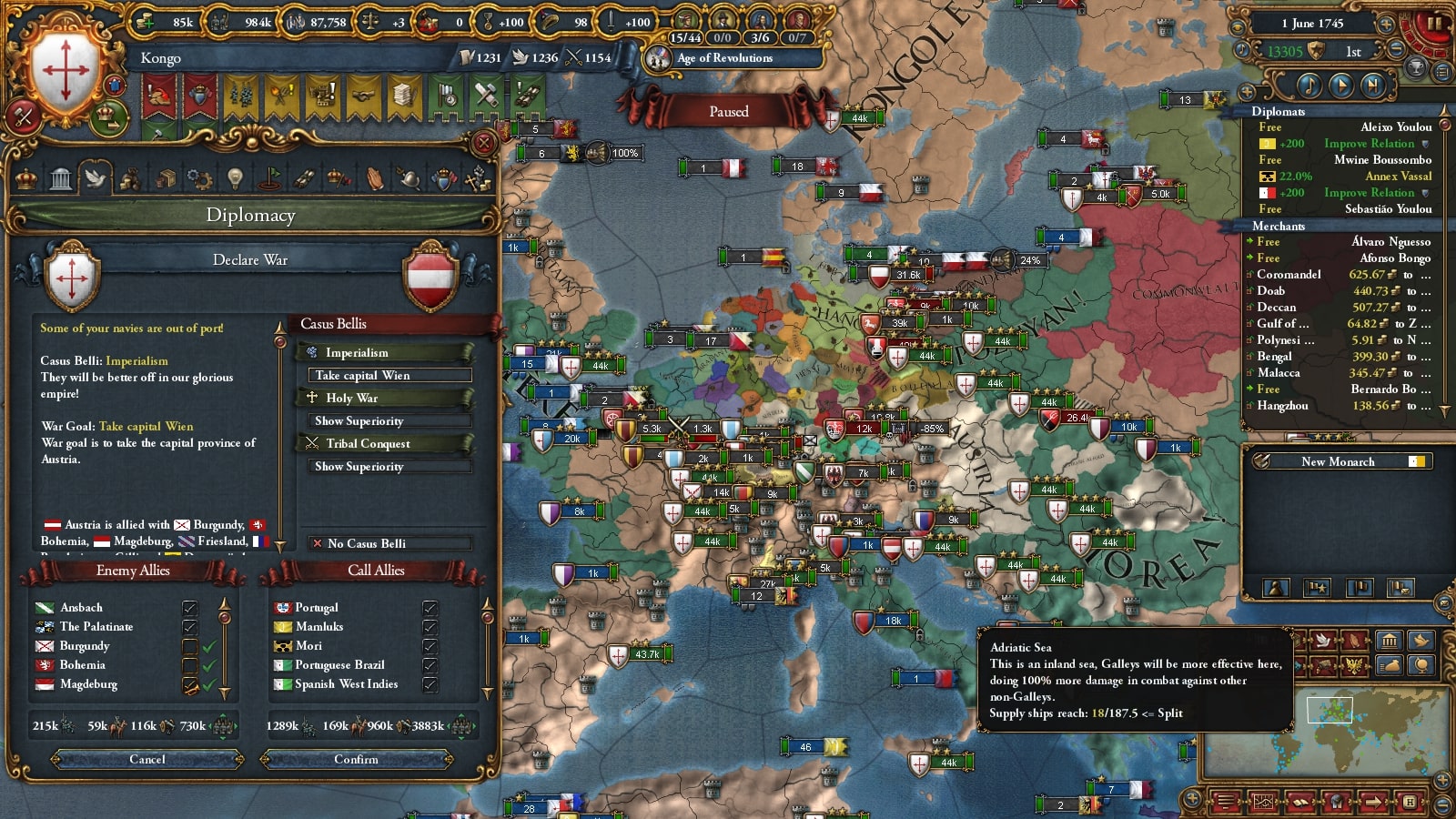
Task: Toggle the call-ally checkbox for Spanish West Indies
Action: 430,683
